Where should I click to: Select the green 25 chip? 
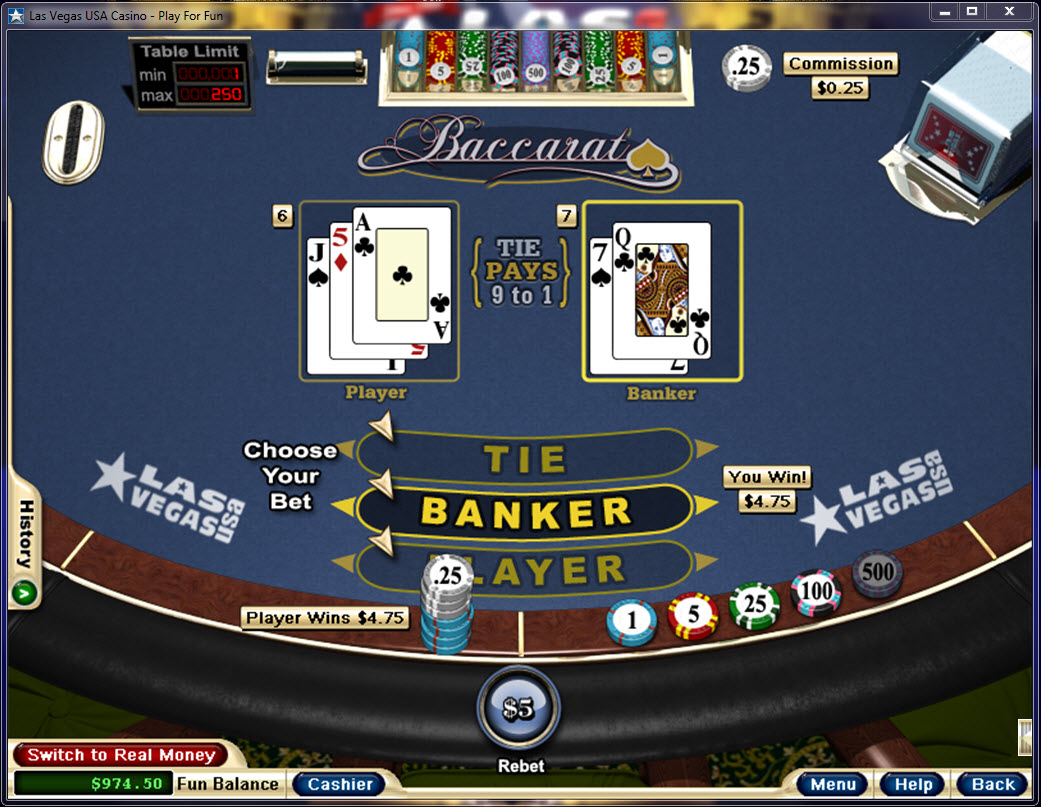(x=754, y=607)
